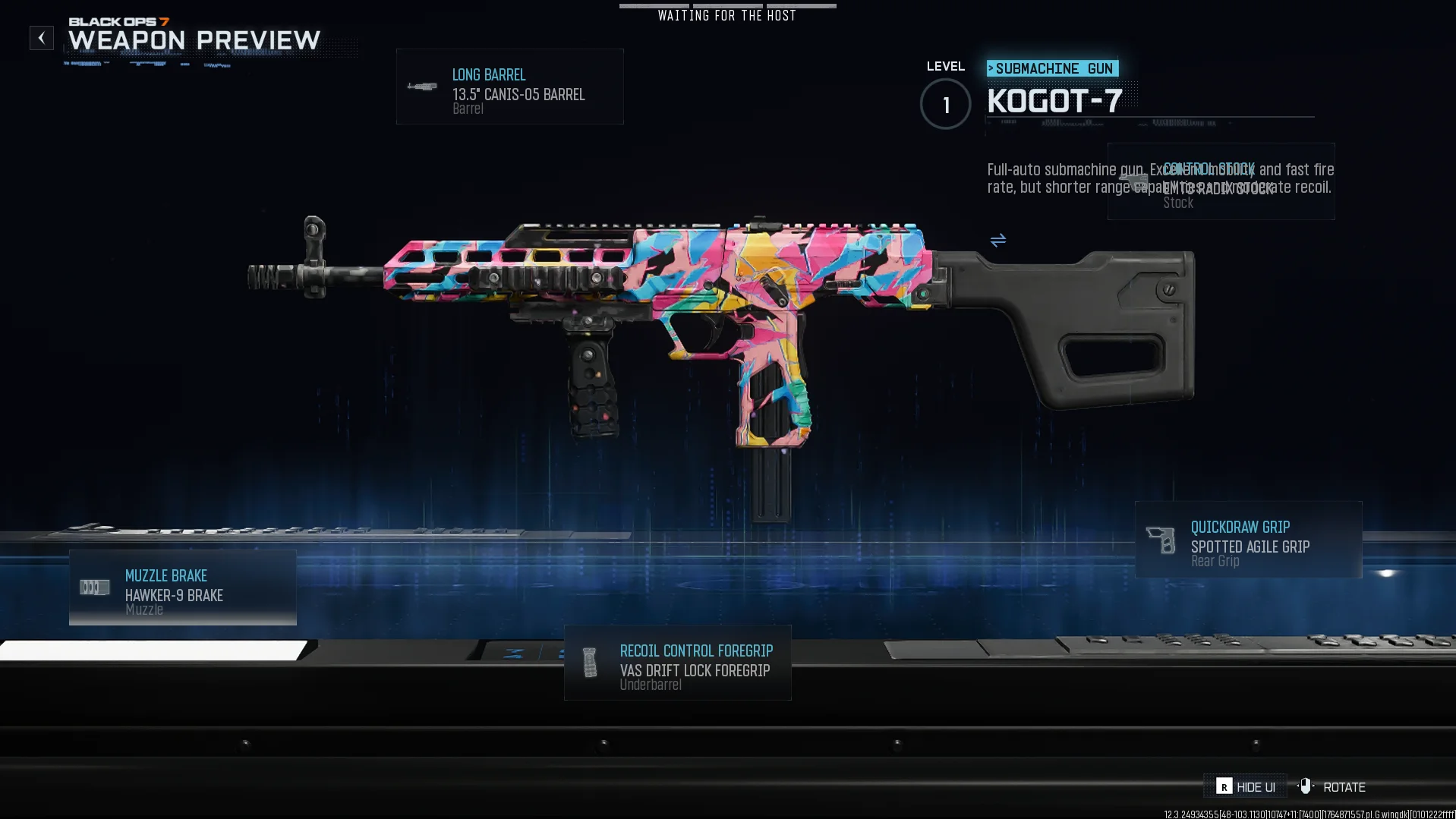The image size is (1456, 819).
Task: Open the Recoil Control Foregrip card
Action: (677, 663)
